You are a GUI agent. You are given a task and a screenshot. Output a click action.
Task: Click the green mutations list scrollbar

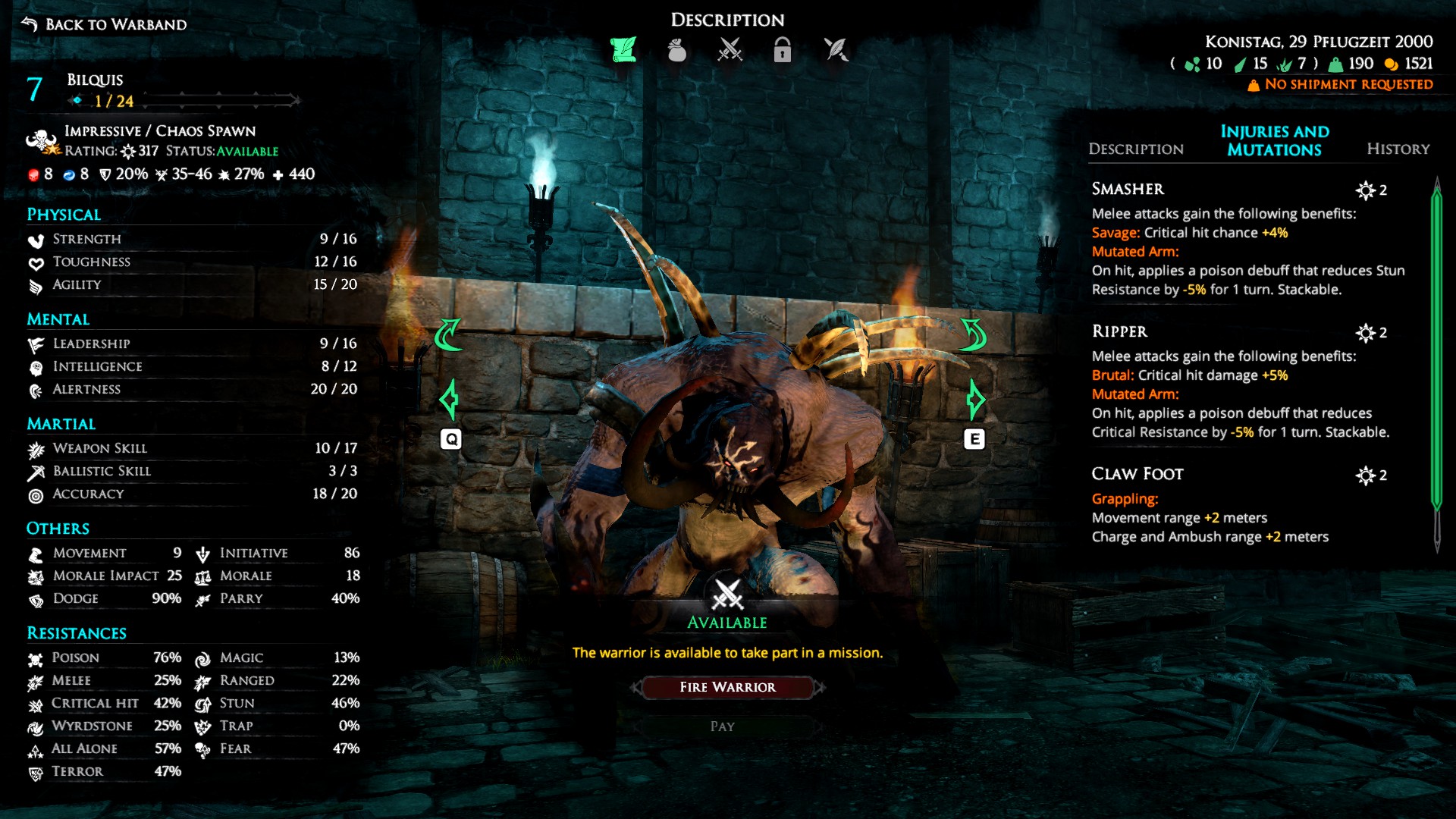coord(1436,349)
